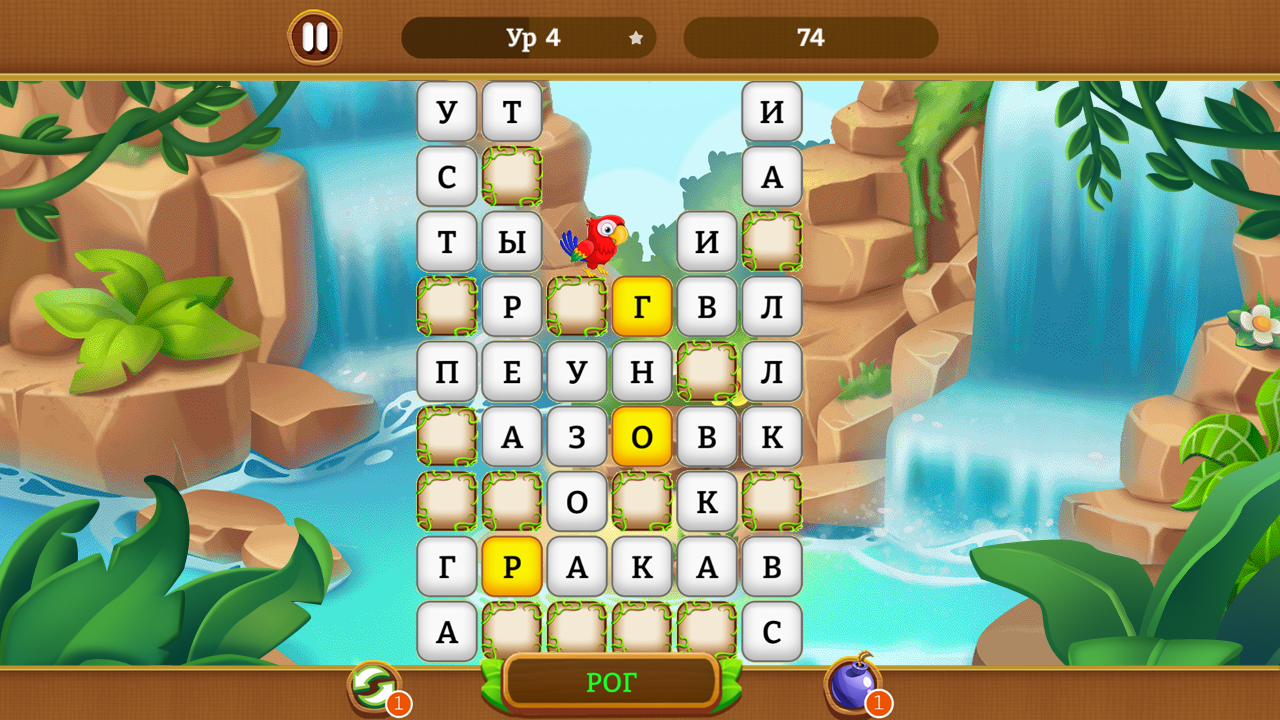This screenshot has width=1280, height=720.
Task: Choose the letter З tile in the grid
Action: coord(577,436)
